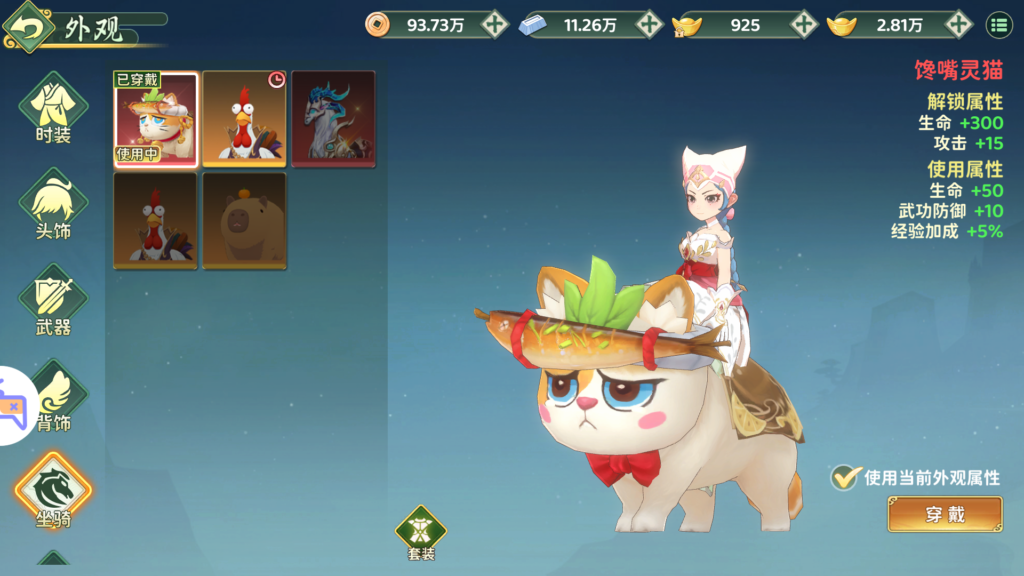Go back using the return arrow
Image resolution: width=1024 pixels, height=576 pixels.
pos(29,27)
